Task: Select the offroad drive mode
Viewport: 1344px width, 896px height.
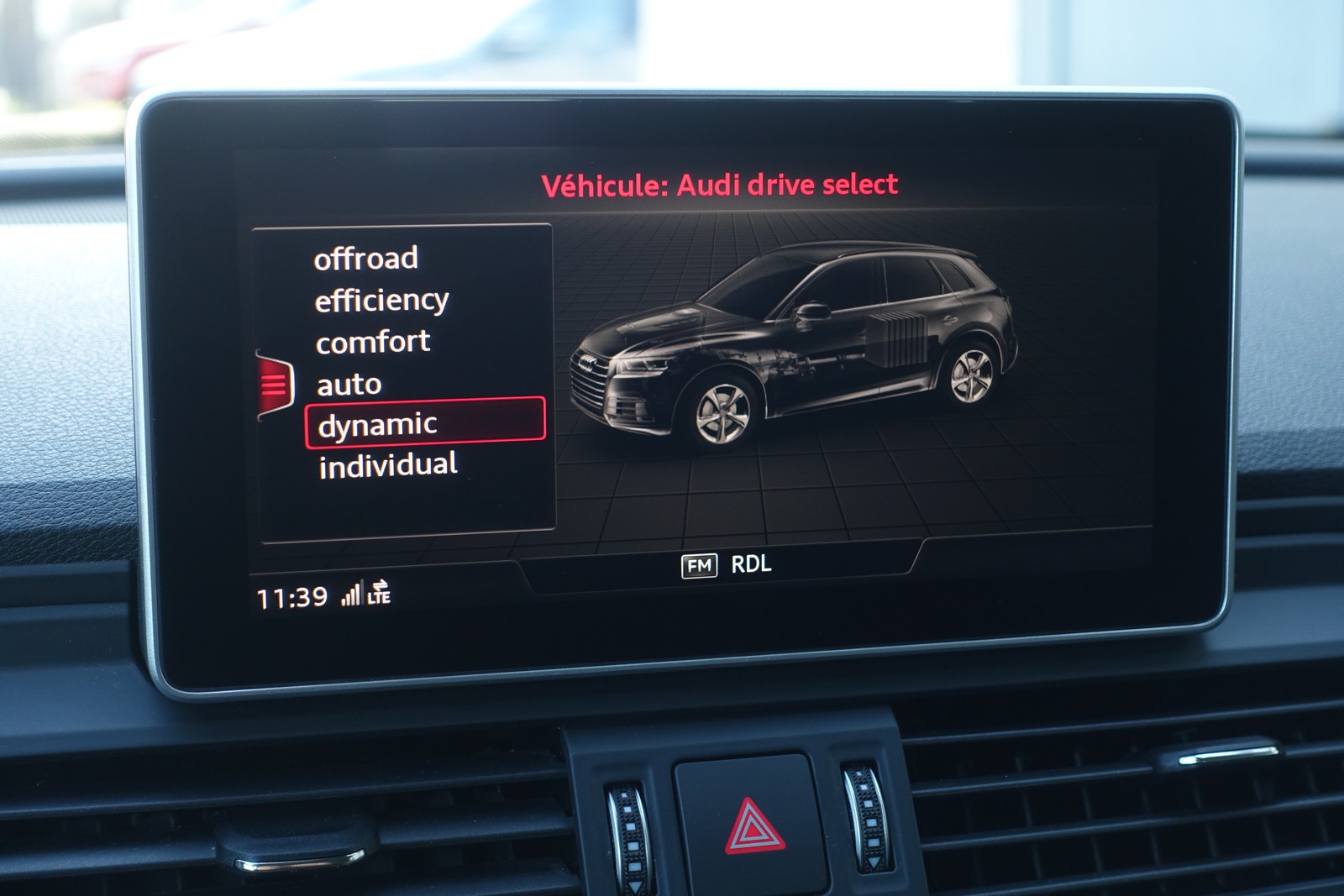Action: click(x=366, y=259)
